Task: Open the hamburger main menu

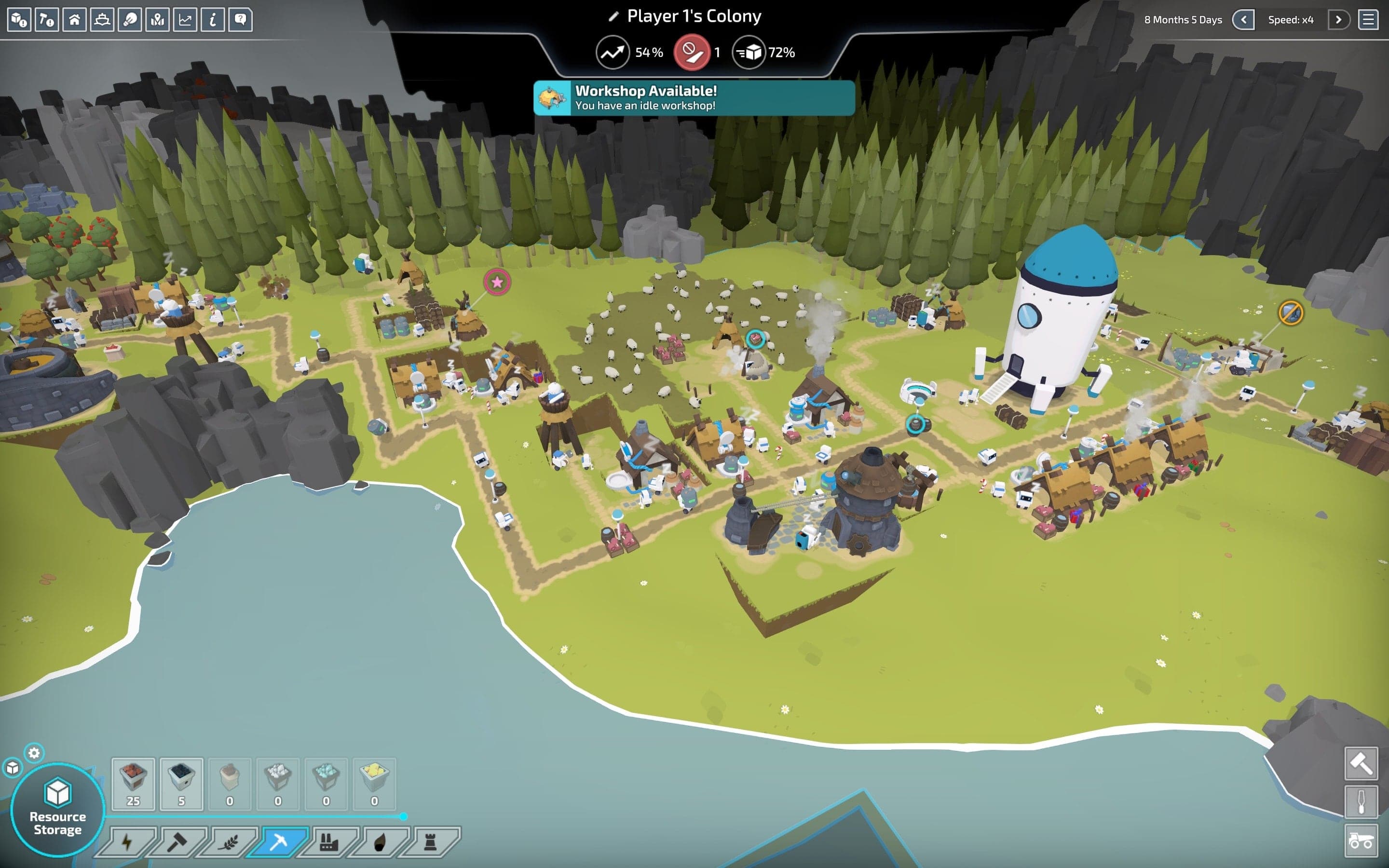Action: click(1368, 20)
